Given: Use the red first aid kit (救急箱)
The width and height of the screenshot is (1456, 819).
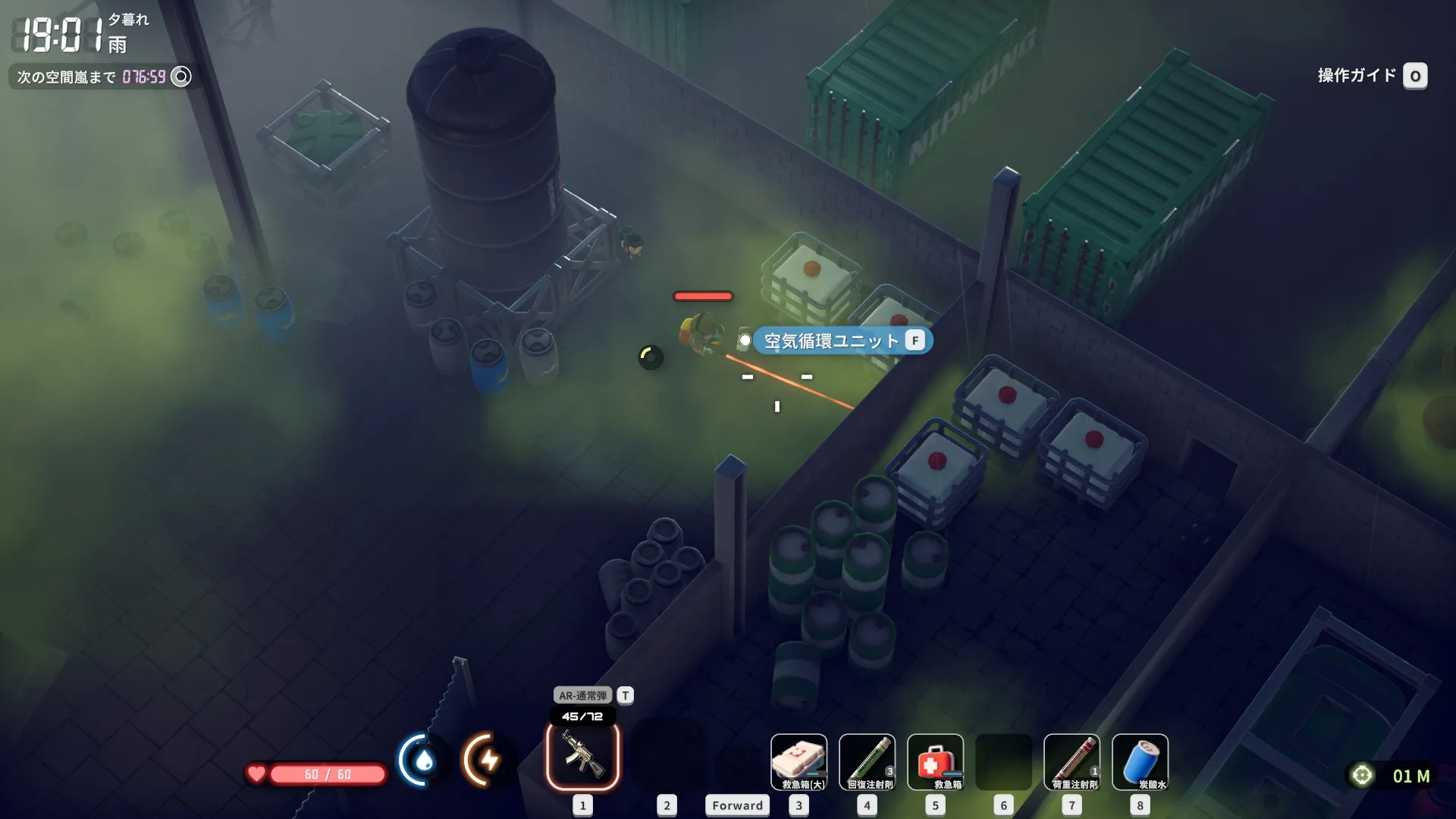Looking at the screenshot, I should (935, 762).
